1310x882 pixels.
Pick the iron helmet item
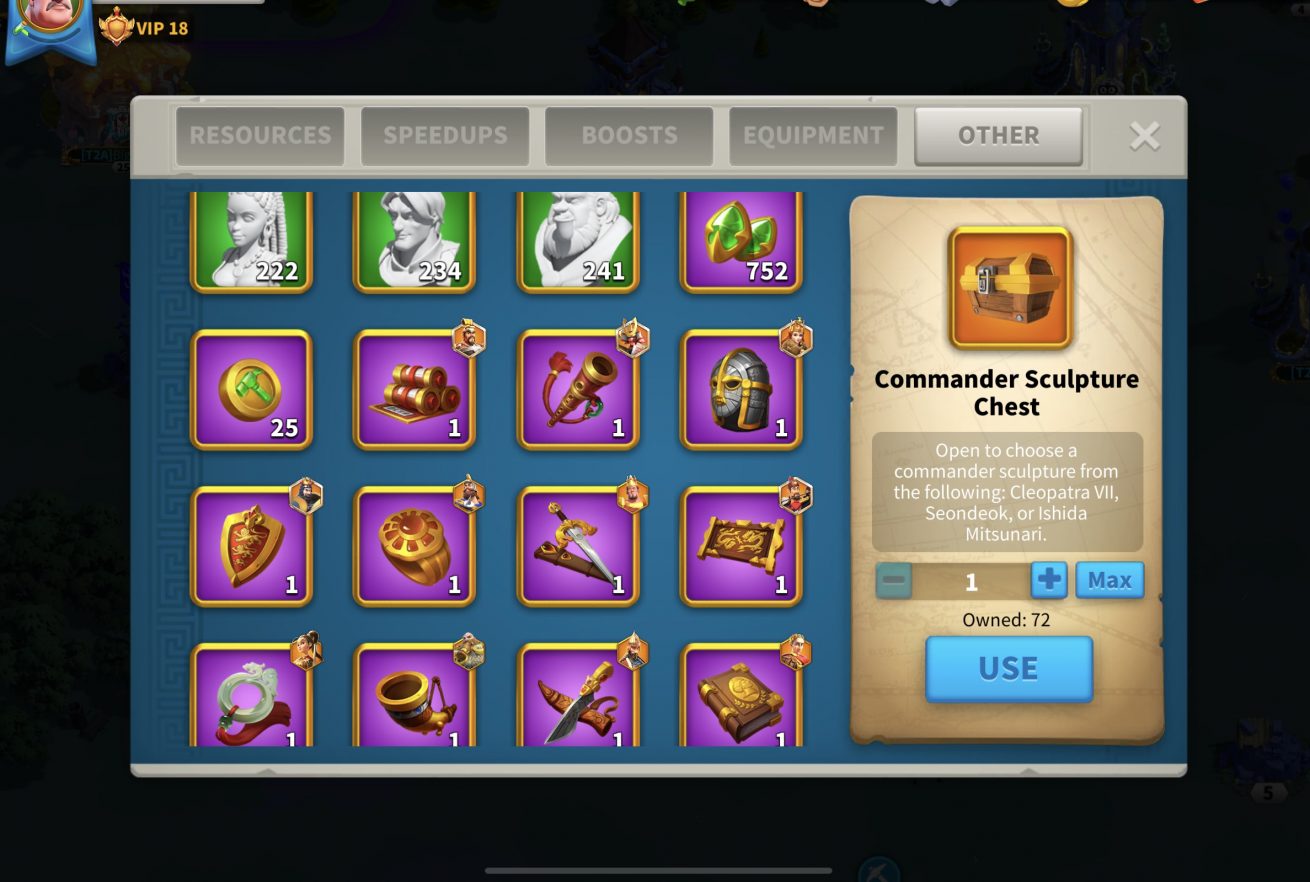point(741,390)
